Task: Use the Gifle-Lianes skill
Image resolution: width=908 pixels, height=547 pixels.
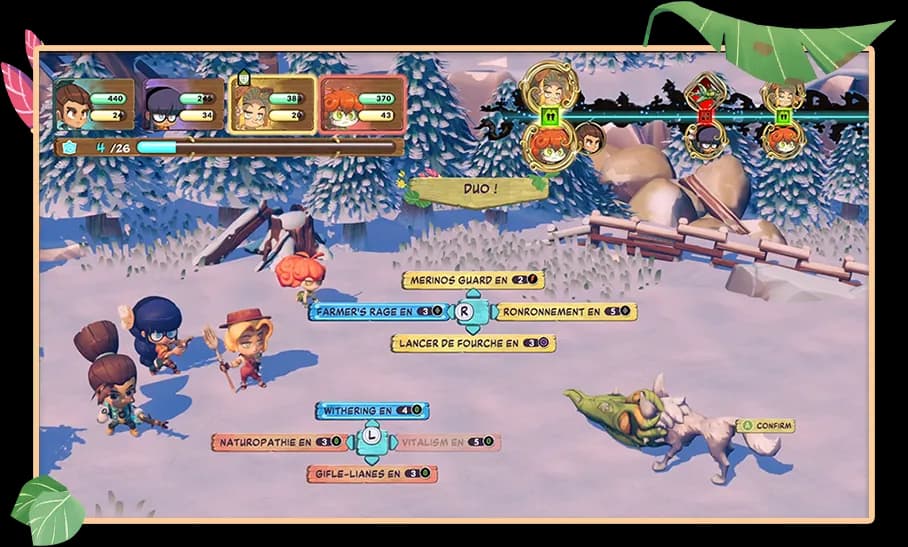Action: click(x=371, y=474)
